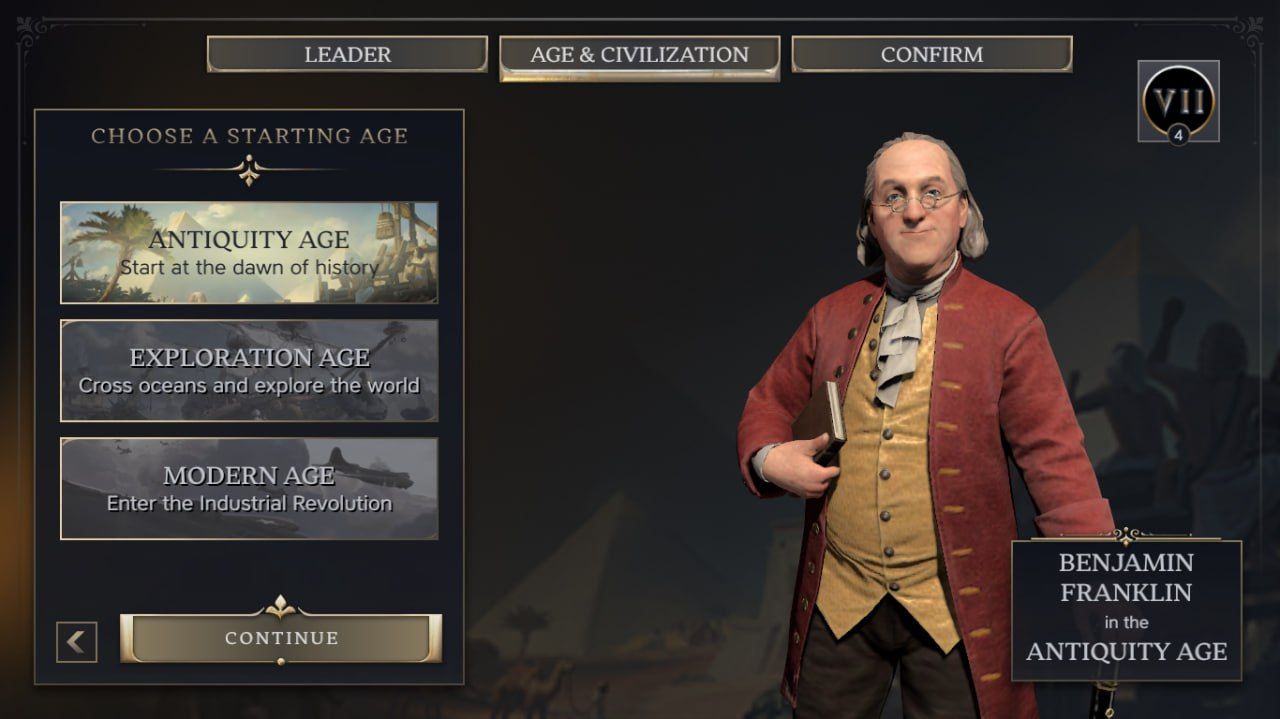Open the VII badge icon
This screenshot has width=1280, height=719.
1178,101
